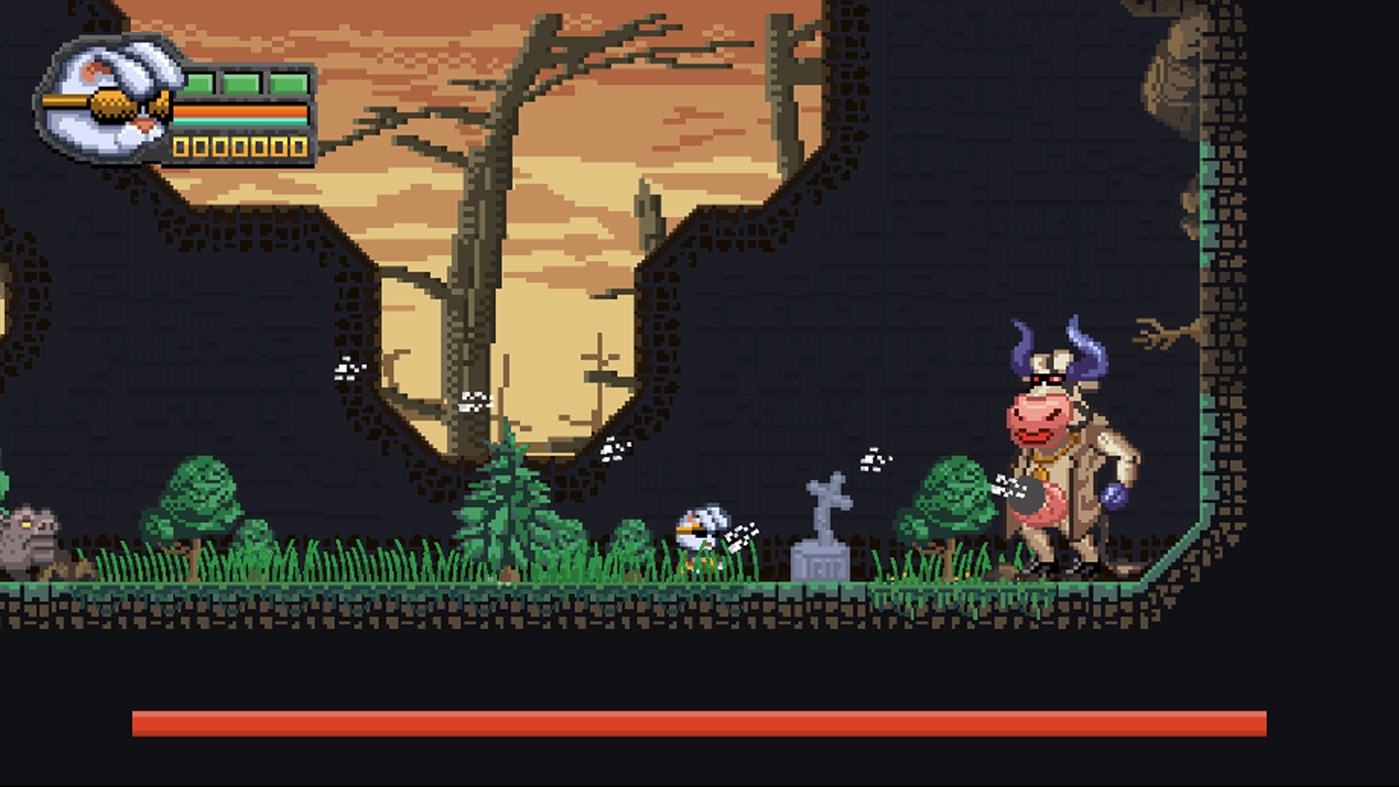Image resolution: width=1399 pixels, height=787 pixels.
Task: Click the last digit of the score counter
Action: [298, 146]
